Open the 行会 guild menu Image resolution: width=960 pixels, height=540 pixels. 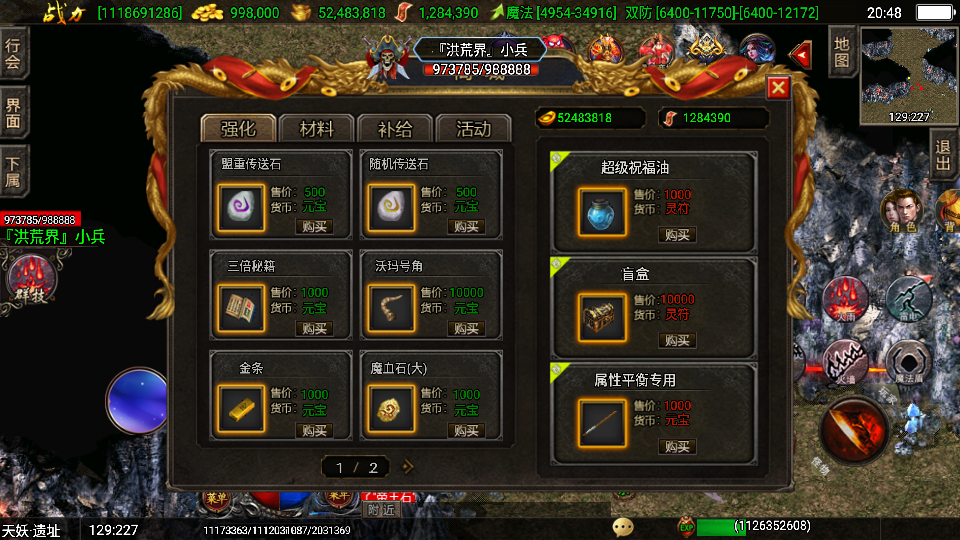tap(13, 56)
